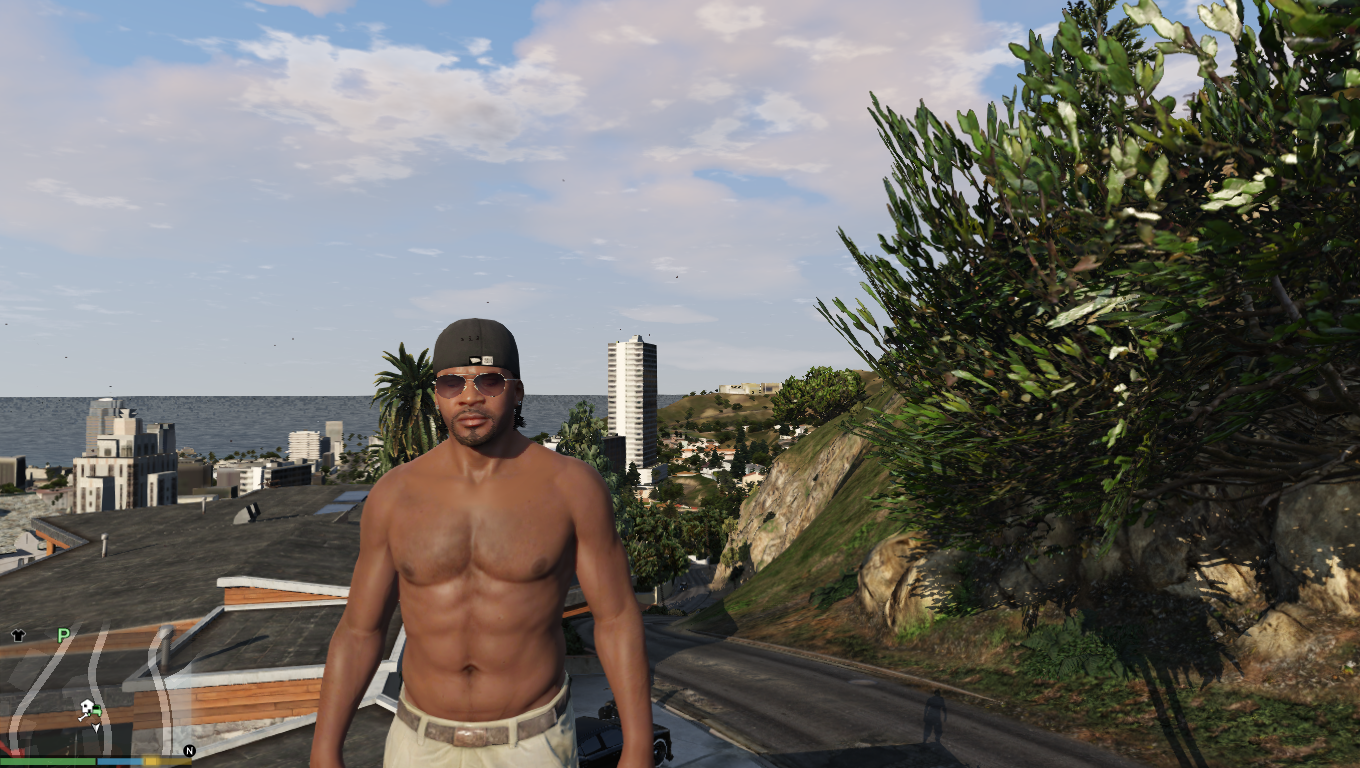Click the green car blip on minimap

point(97,712)
